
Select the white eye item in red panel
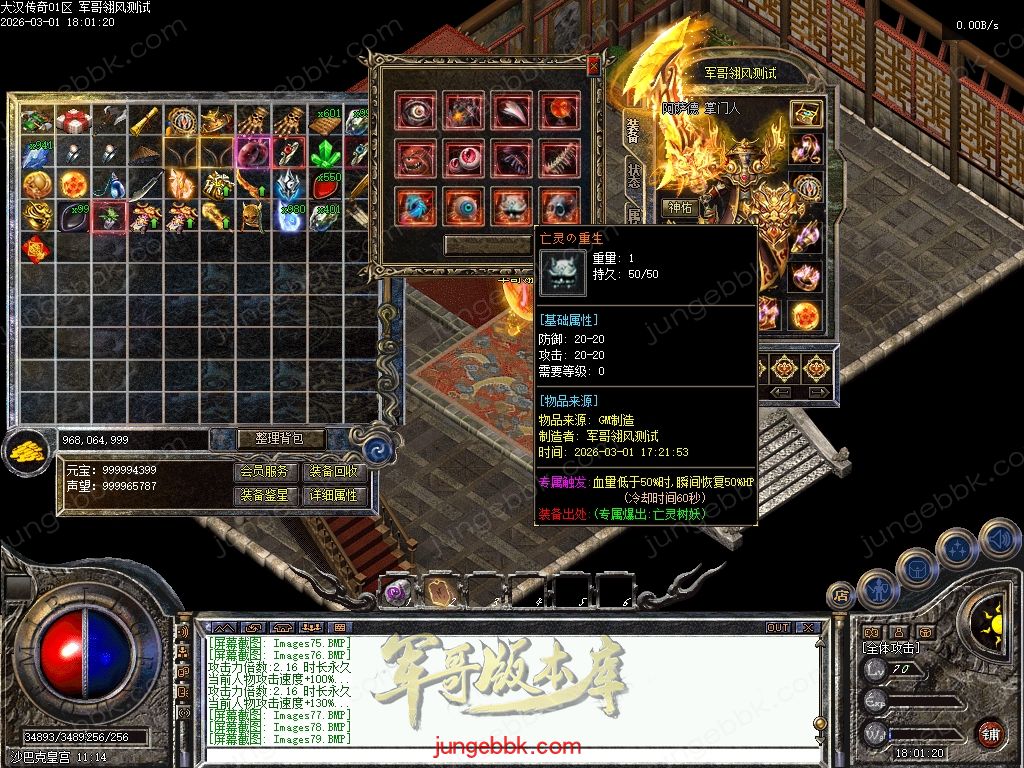pyautogui.click(x=416, y=112)
